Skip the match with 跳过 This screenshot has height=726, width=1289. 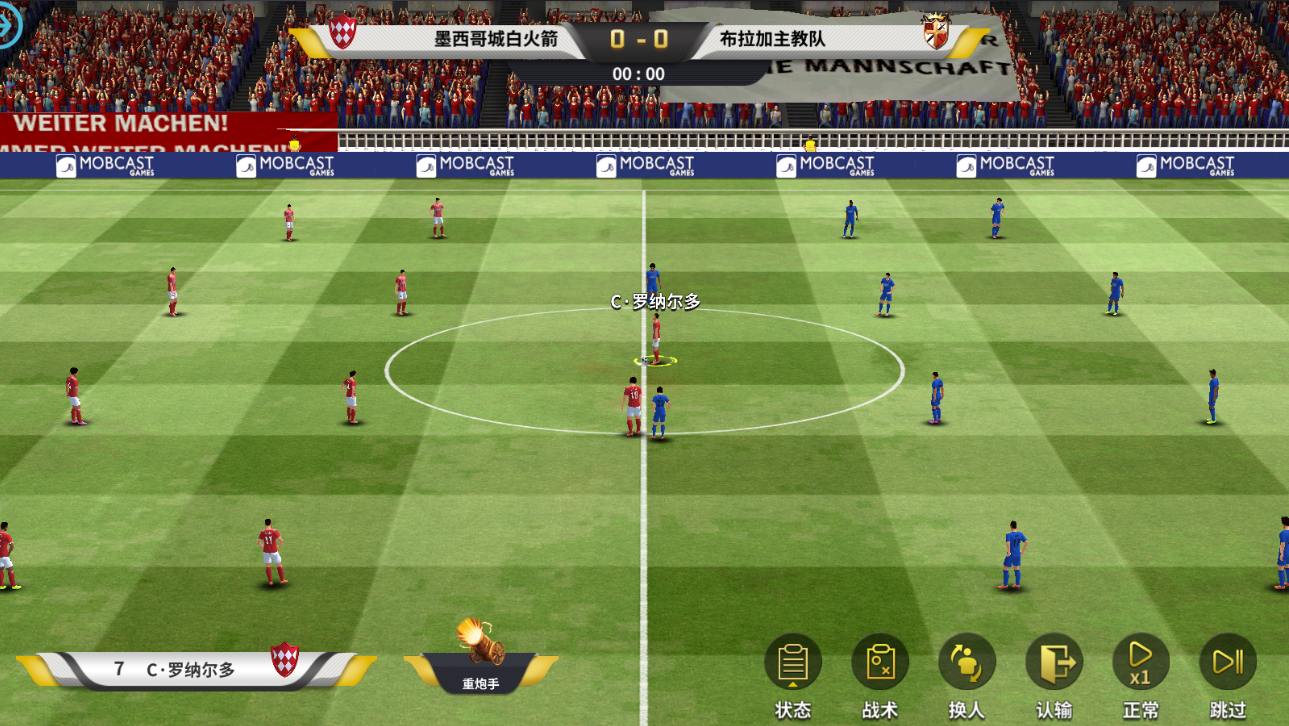(x=1227, y=663)
